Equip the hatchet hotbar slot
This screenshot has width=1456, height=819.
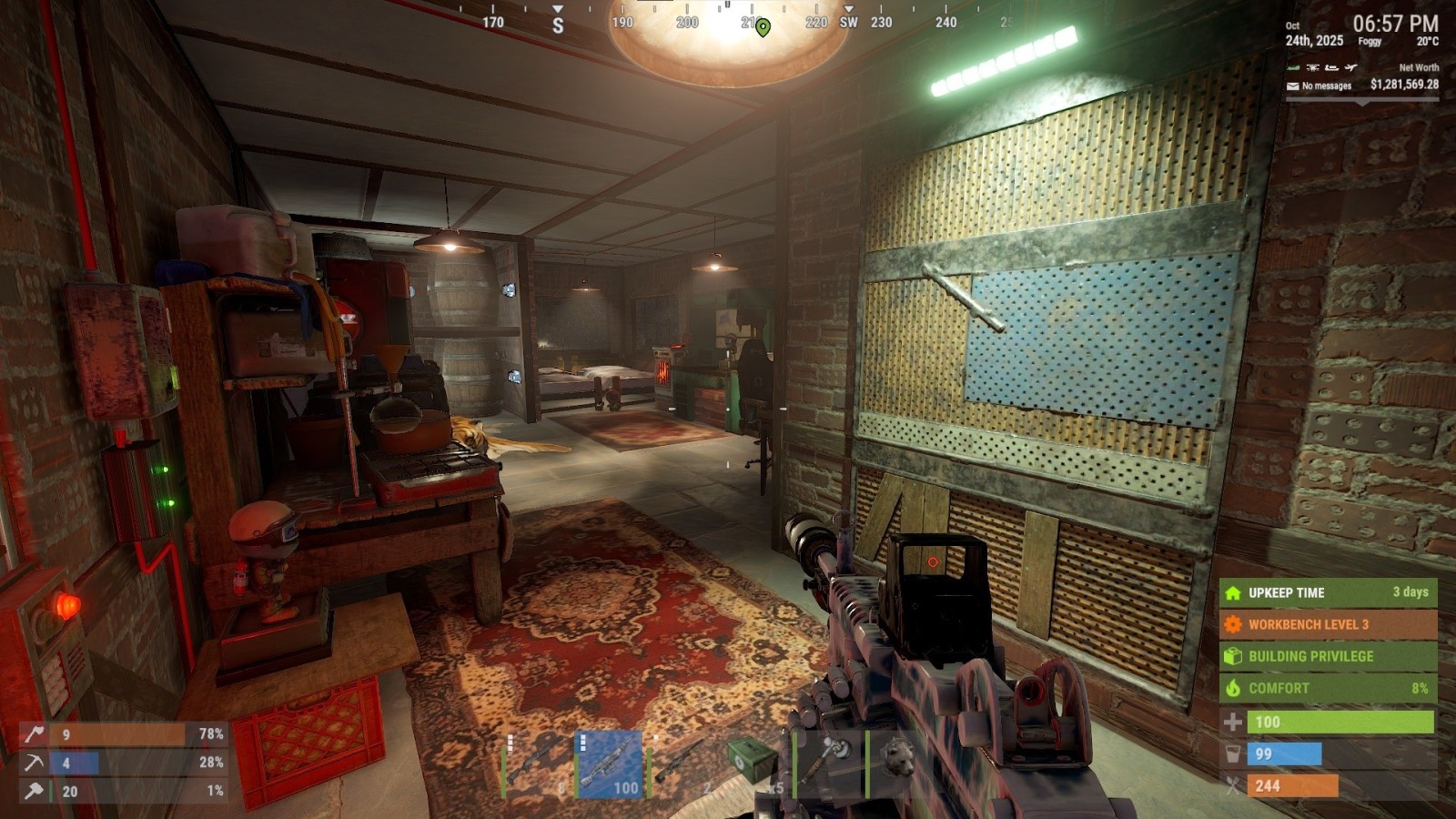(829, 764)
